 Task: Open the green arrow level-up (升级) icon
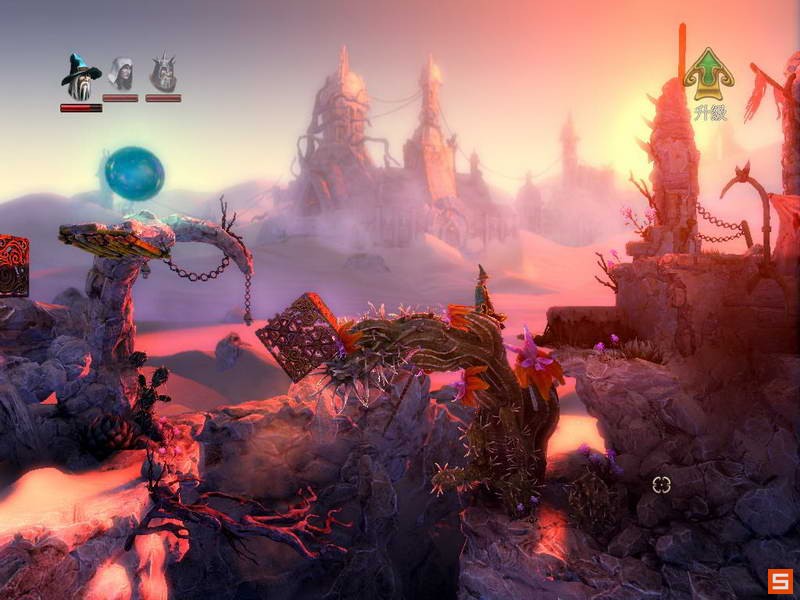click(x=708, y=75)
